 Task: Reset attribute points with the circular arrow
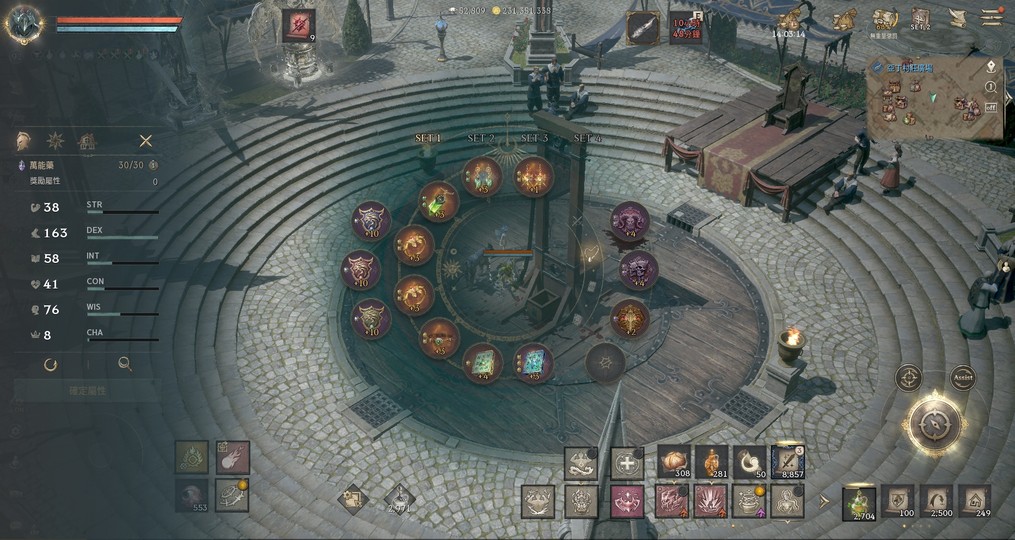pyautogui.click(x=50, y=365)
